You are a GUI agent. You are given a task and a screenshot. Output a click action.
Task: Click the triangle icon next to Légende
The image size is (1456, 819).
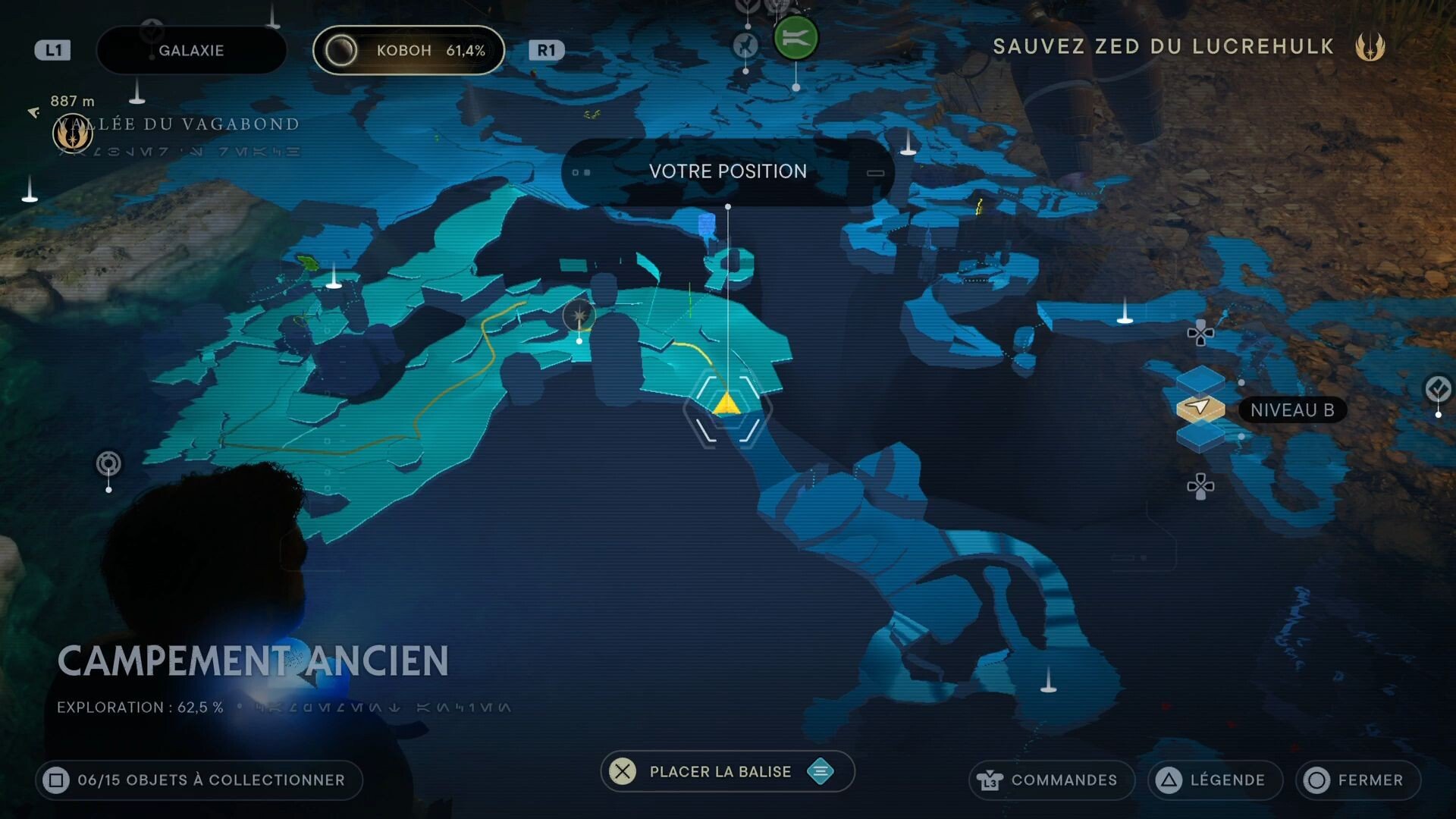click(1170, 780)
